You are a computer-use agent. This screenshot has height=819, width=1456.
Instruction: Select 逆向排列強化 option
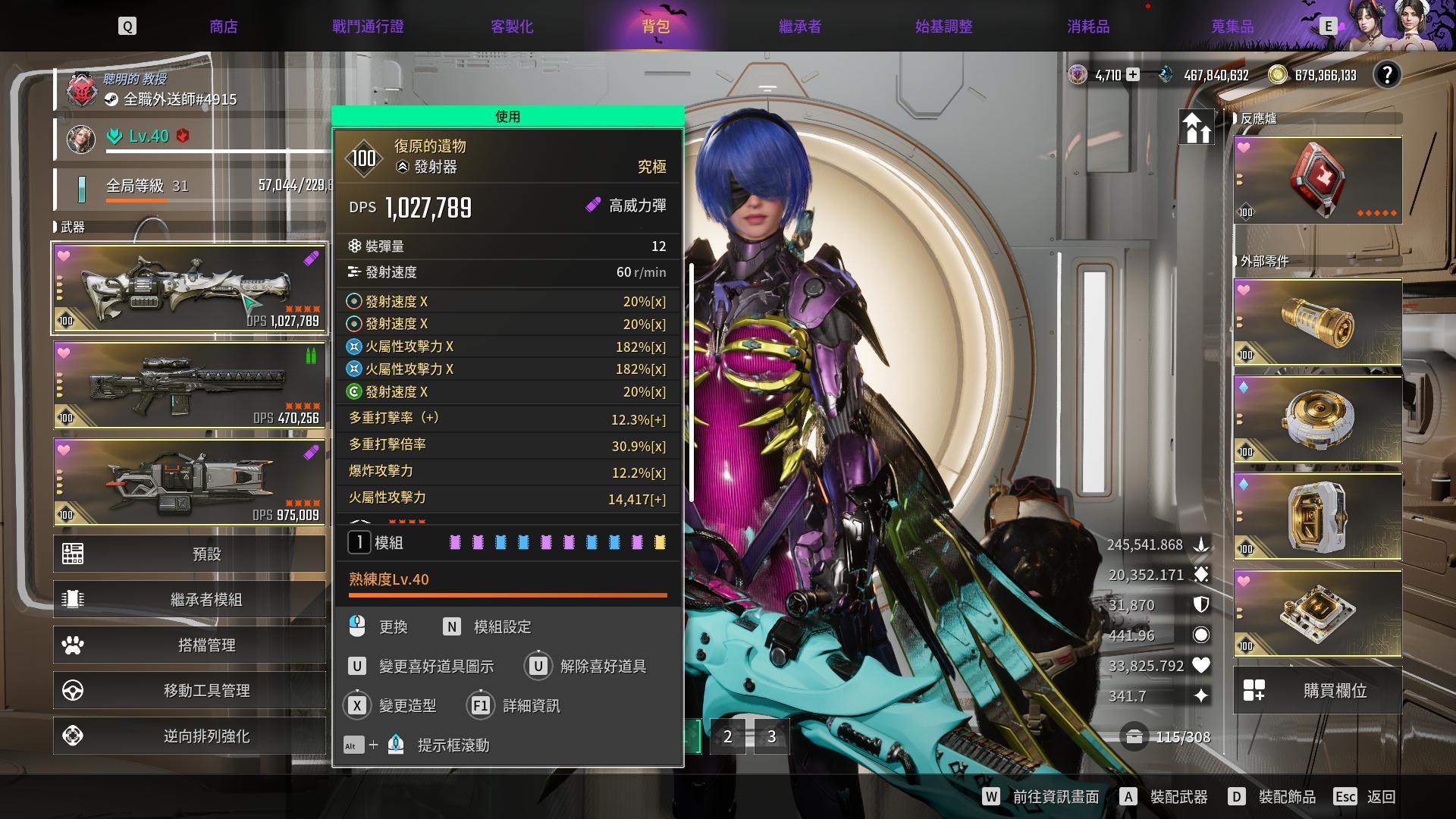(190, 736)
